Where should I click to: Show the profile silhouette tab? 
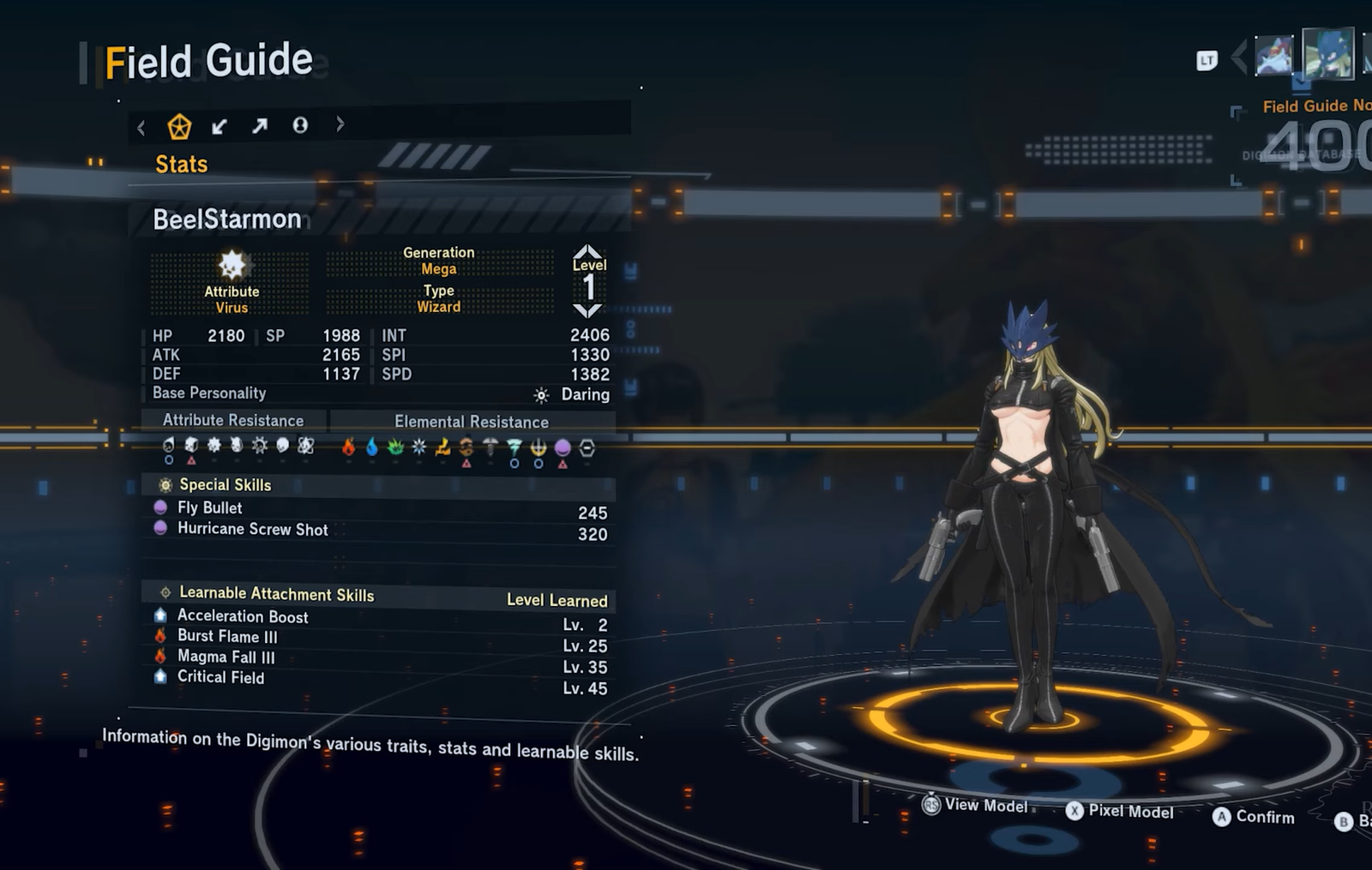[x=300, y=126]
